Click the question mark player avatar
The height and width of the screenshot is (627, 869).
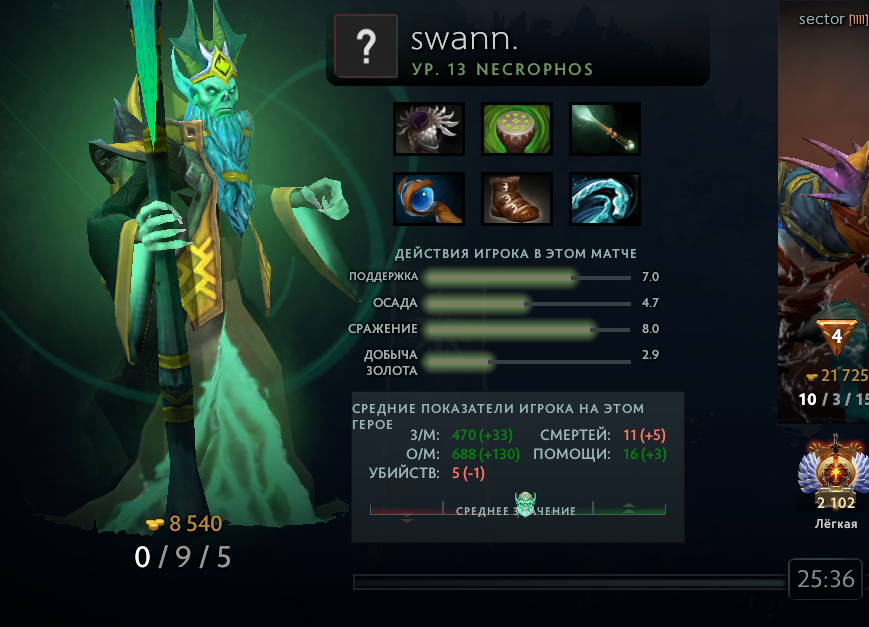point(366,47)
